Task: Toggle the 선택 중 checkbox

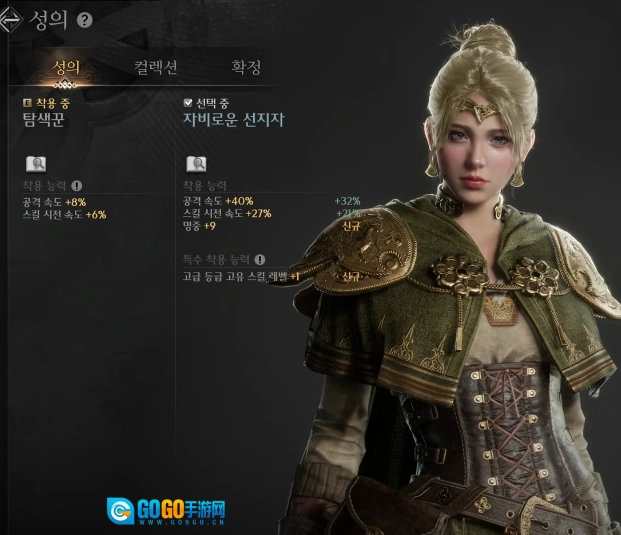Action: point(188,103)
